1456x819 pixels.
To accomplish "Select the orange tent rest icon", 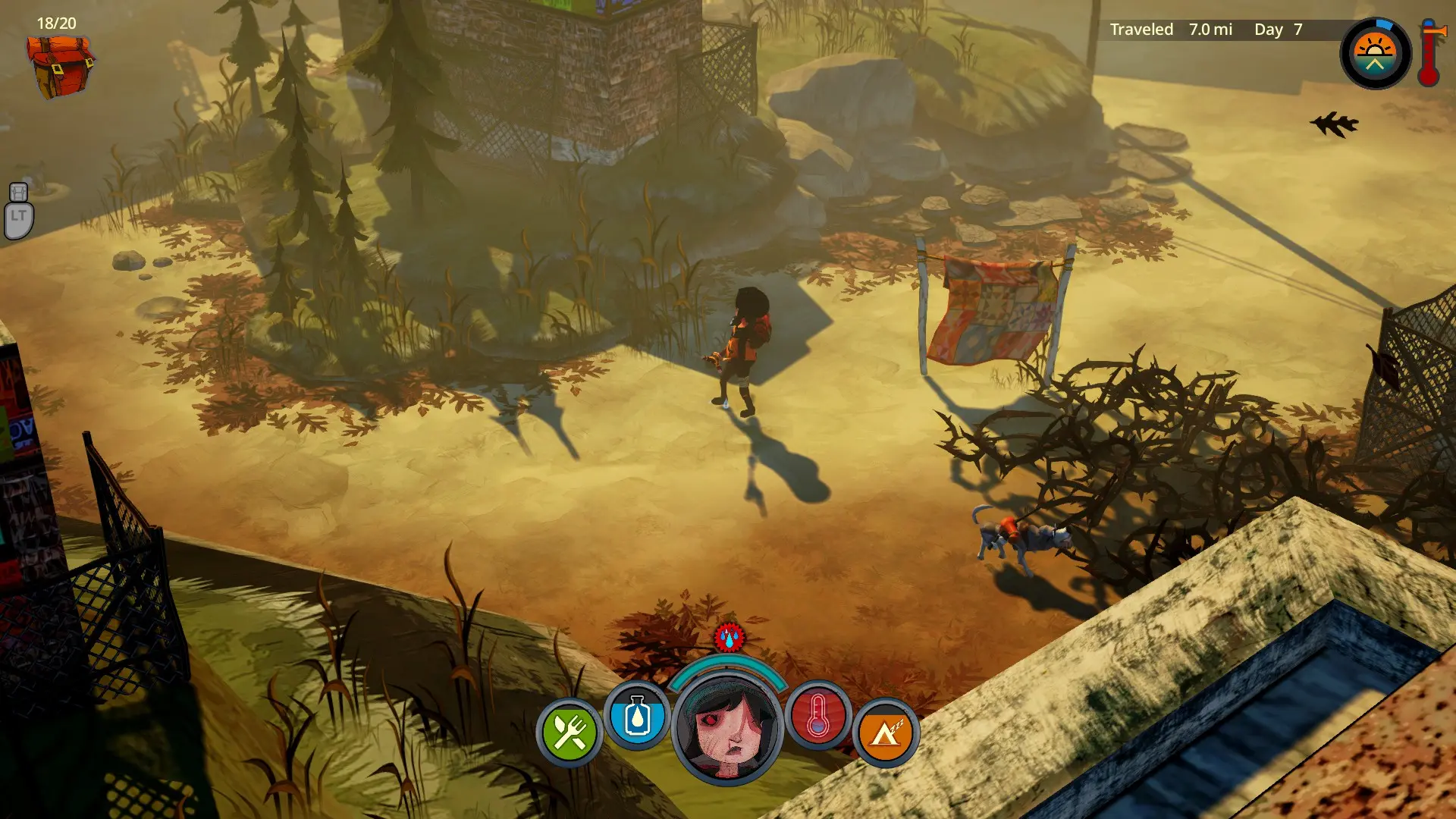I will coord(885,733).
